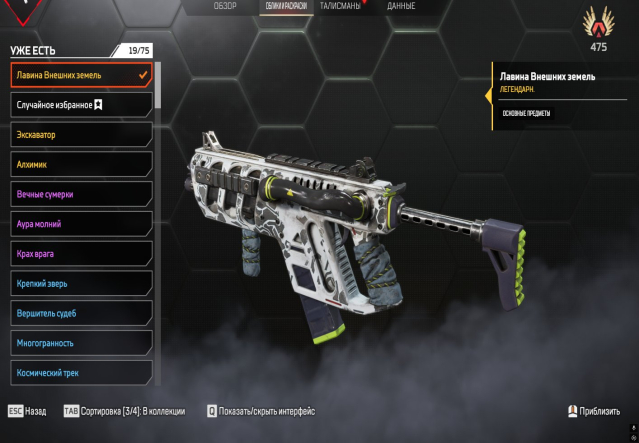Select the Космический трек skin
This screenshot has height=443, width=639.
click(80, 372)
